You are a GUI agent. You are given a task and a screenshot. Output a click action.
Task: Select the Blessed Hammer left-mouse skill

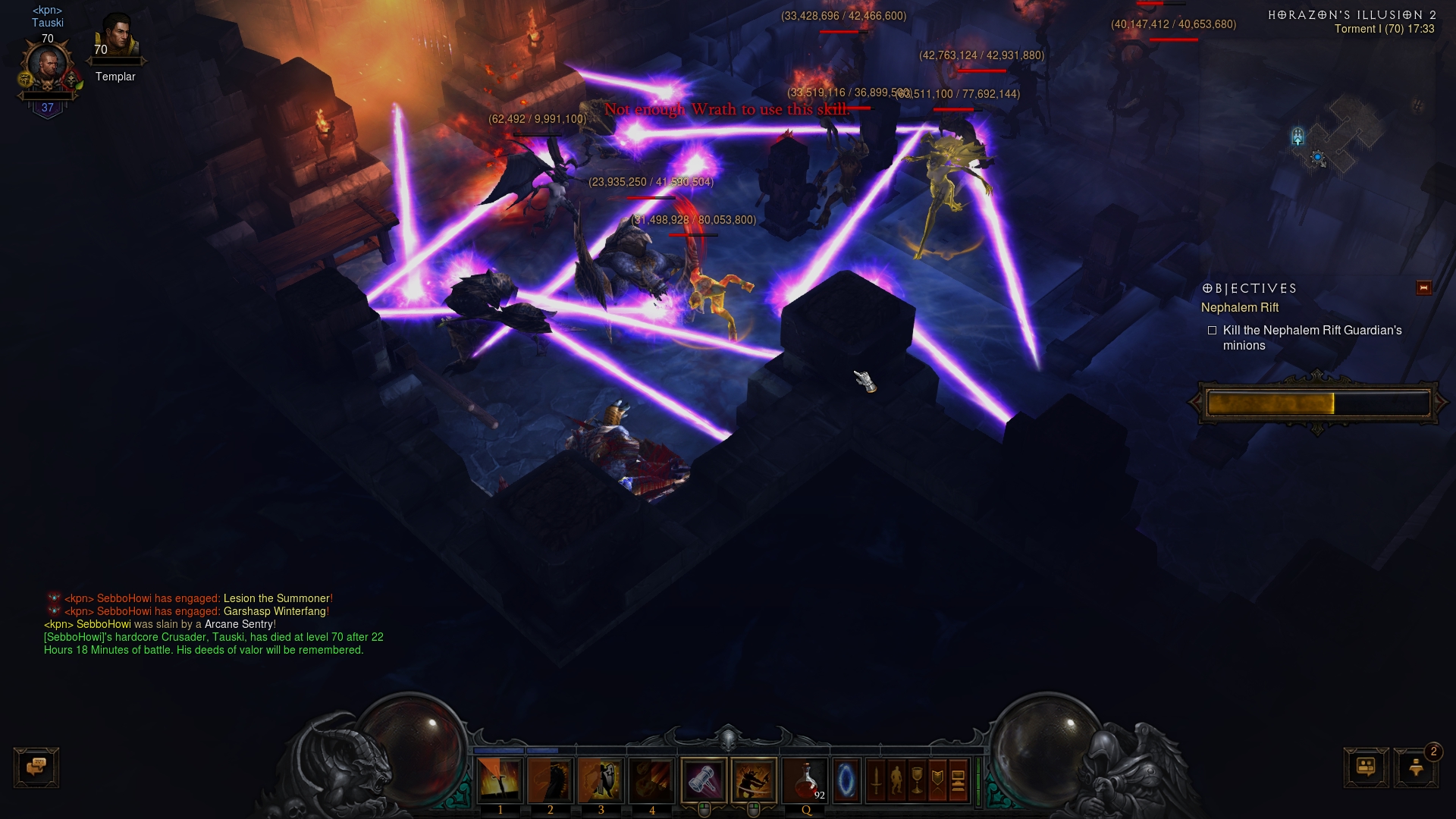(x=704, y=780)
